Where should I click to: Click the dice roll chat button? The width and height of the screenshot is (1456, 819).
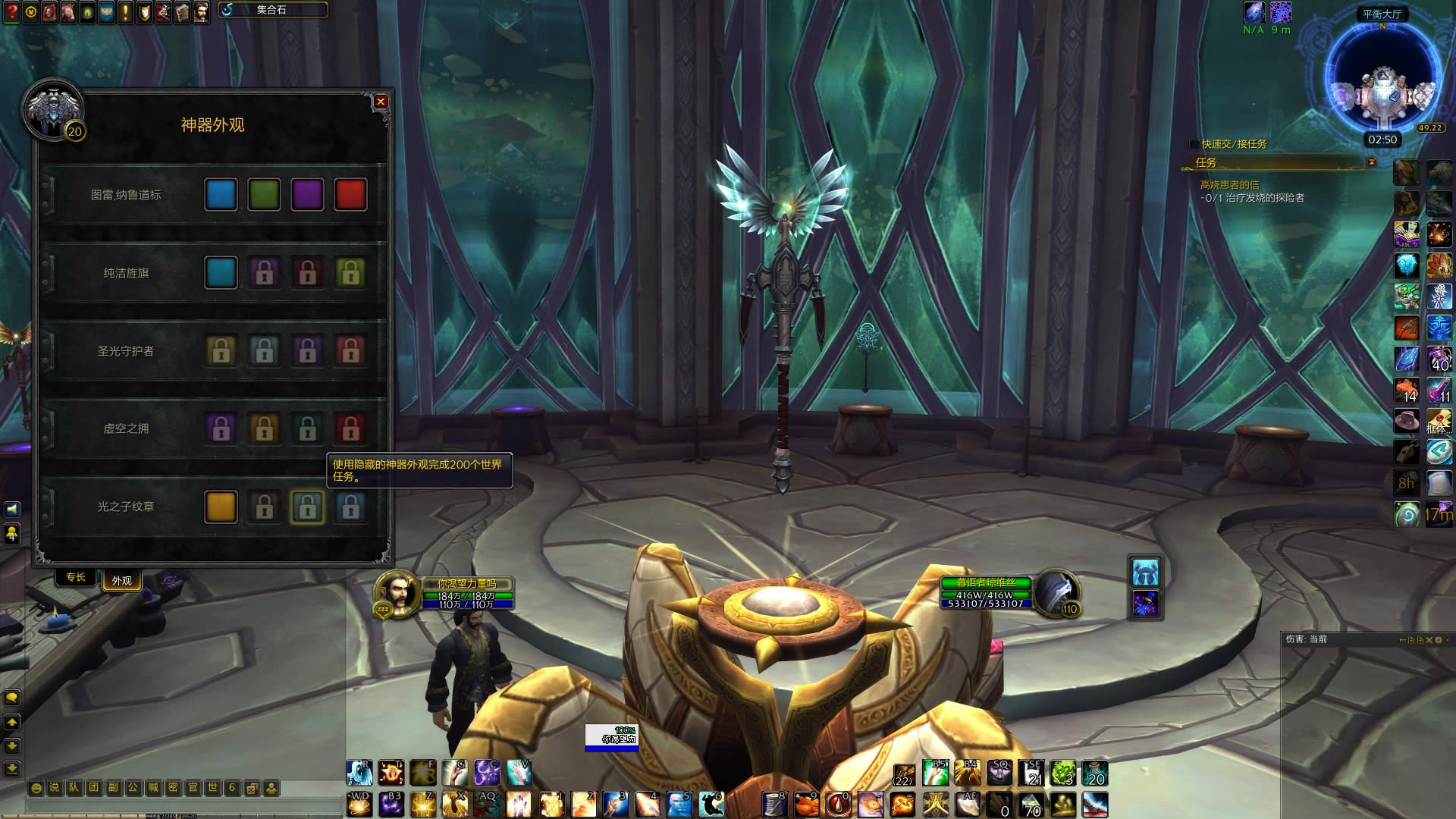coord(253,788)
